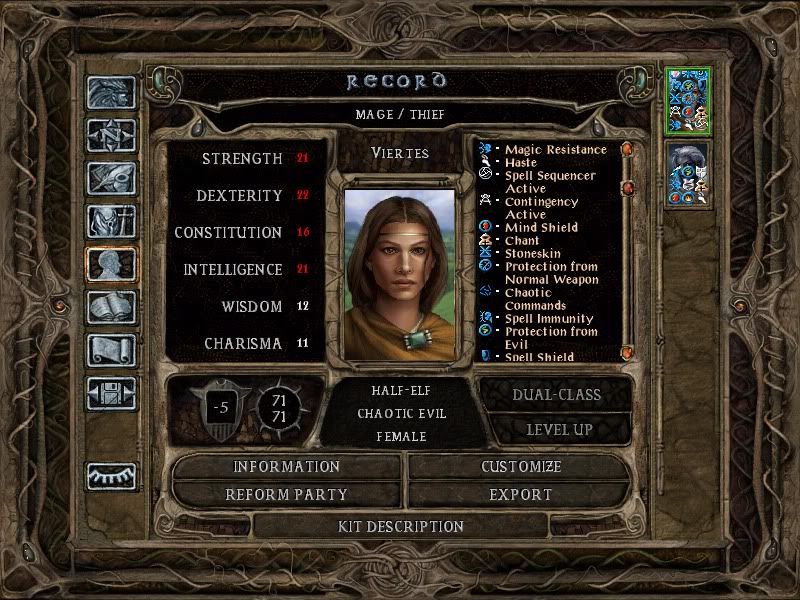
Task: Select the second party member portrait
Action: click(x=687, y=175)
